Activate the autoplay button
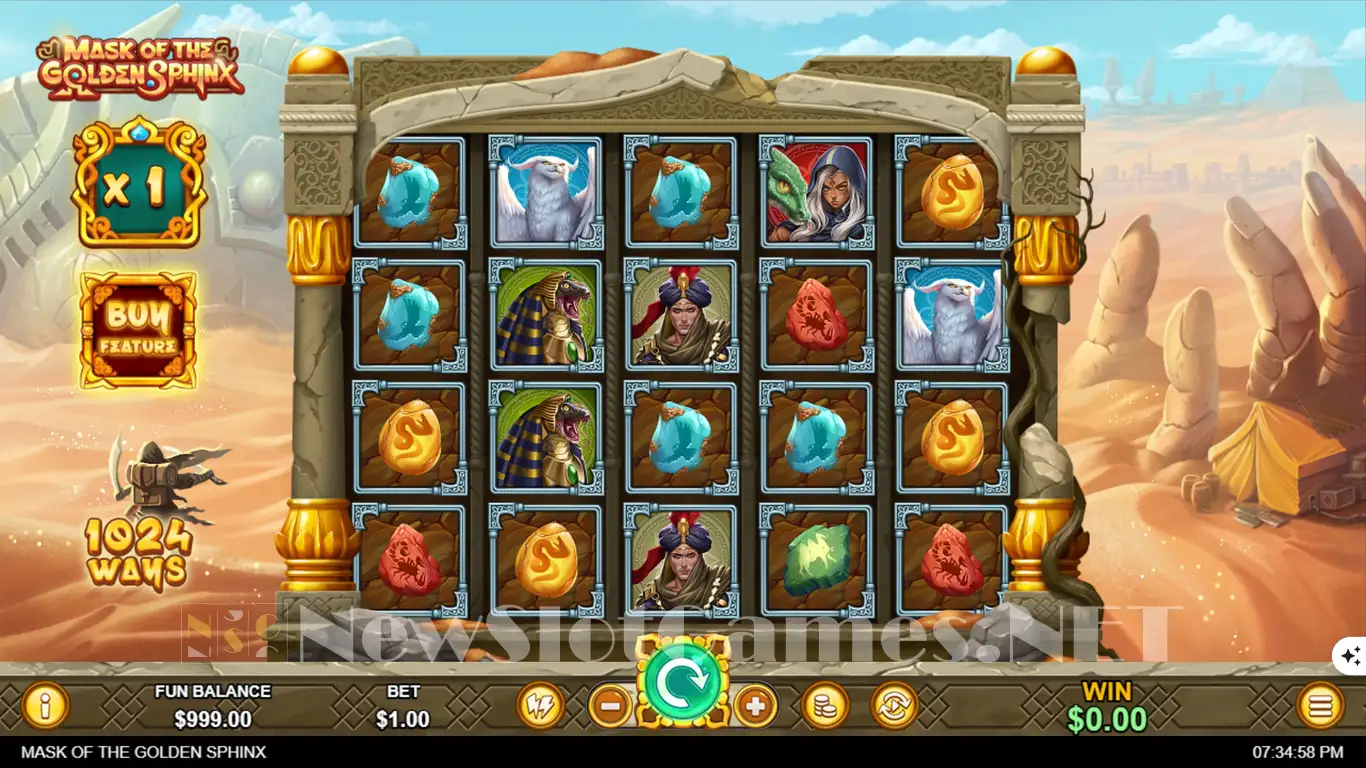Image resolution: width=1366 pixels, height=768 pixels. (895, 706)
